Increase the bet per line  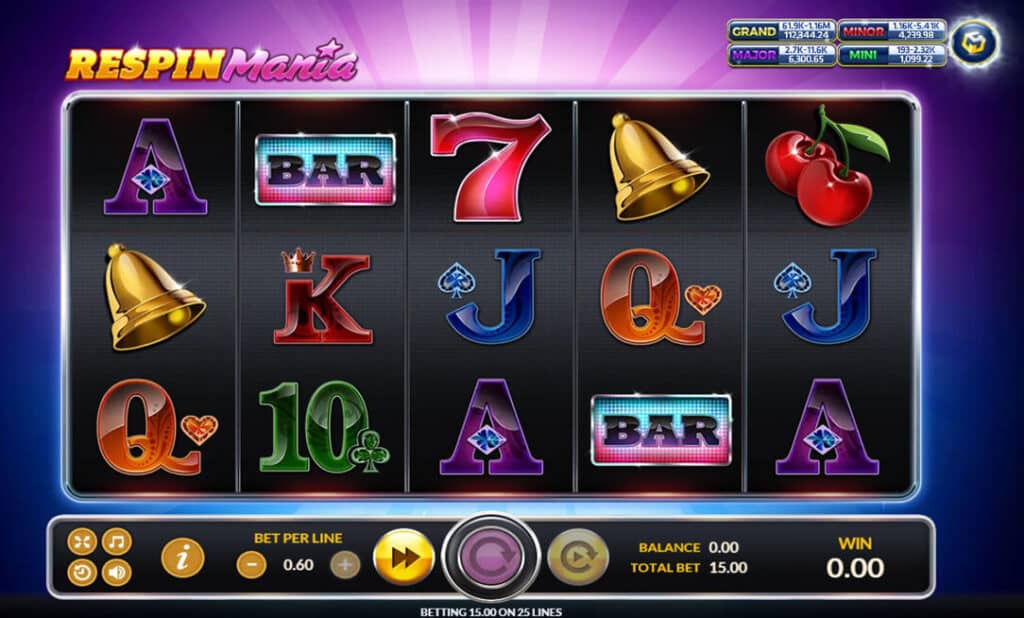coord(344,565)
